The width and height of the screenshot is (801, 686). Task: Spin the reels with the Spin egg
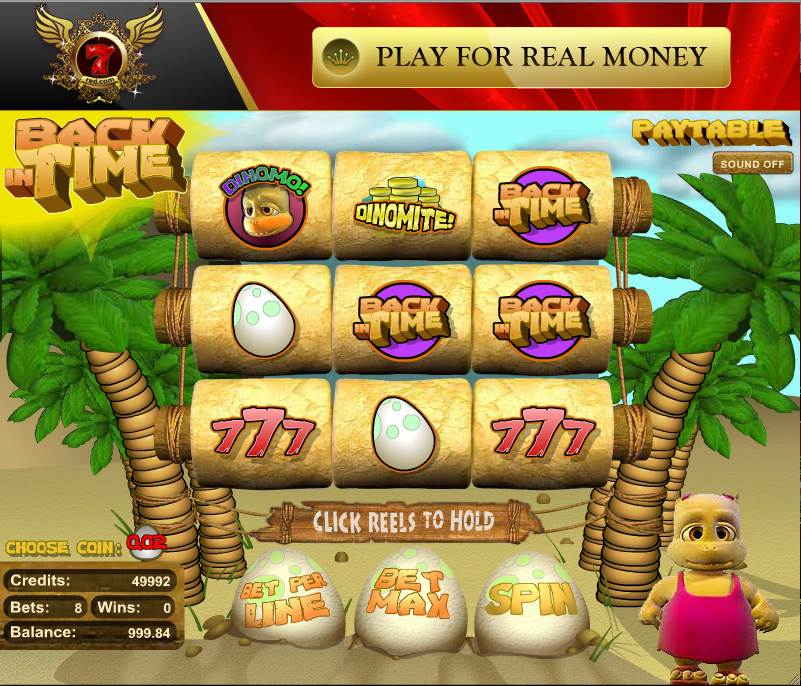tap(533, 600)
